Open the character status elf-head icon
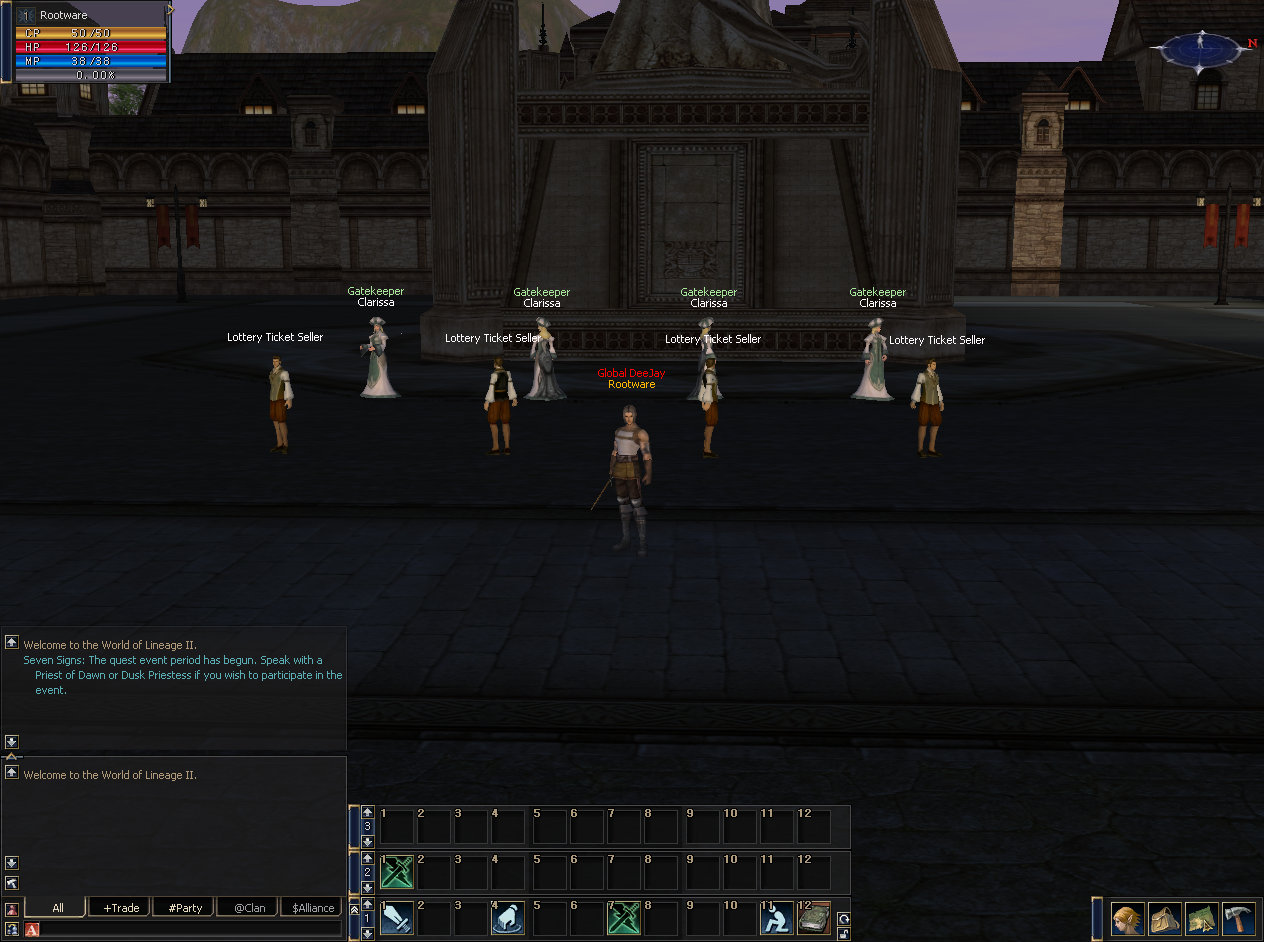The height and width of the screenshot is (942, 1264). point(1128,918)
